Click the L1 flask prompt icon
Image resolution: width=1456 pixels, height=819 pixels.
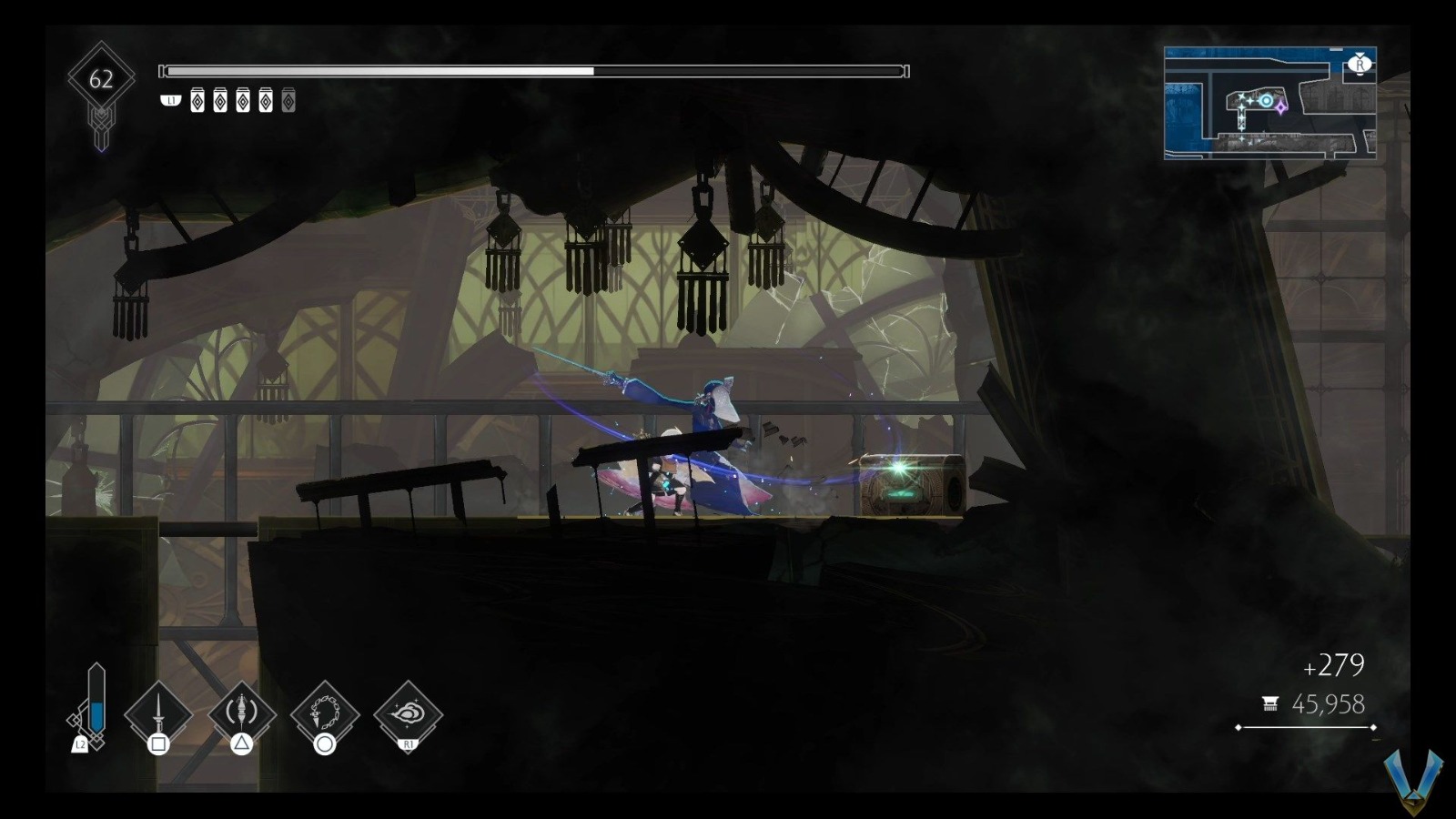(170, 102)
